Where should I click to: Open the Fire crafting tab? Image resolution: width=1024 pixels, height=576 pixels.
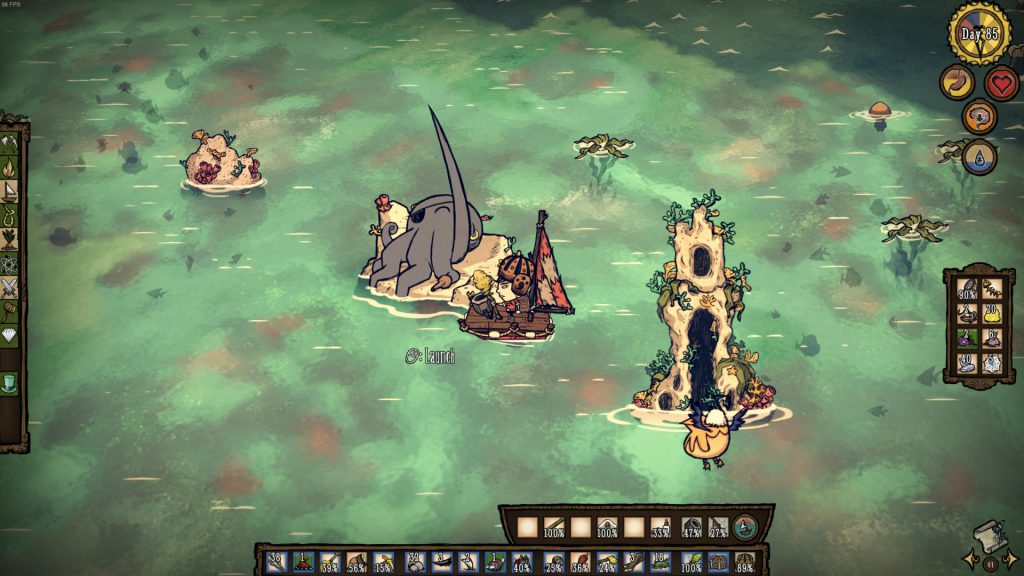(10, 167)
